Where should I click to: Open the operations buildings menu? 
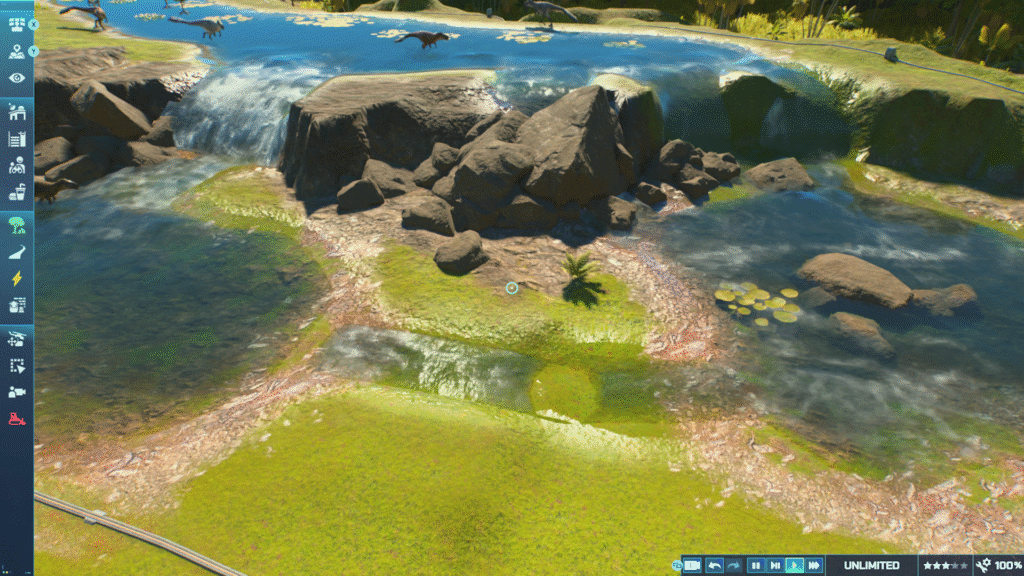point(17,112)
